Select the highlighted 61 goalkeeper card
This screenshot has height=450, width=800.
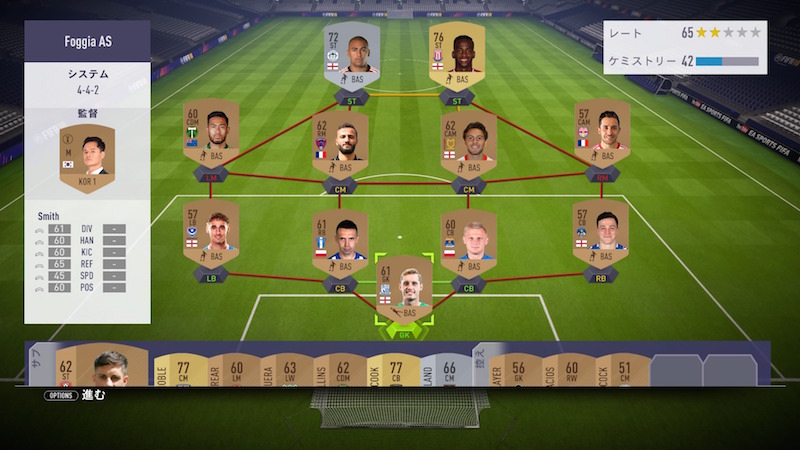point(404,292)
